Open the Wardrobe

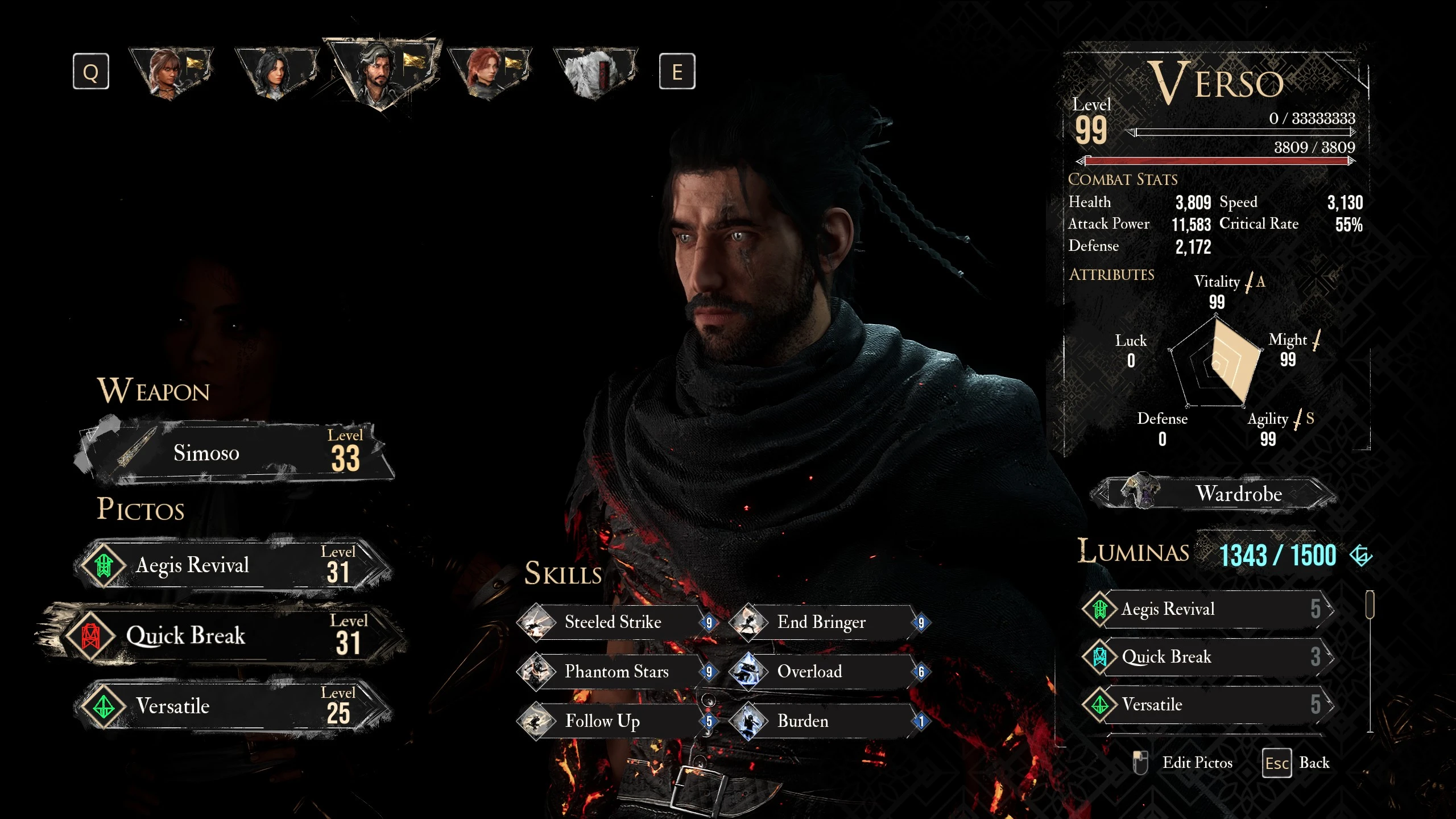tap(1214, 494)
